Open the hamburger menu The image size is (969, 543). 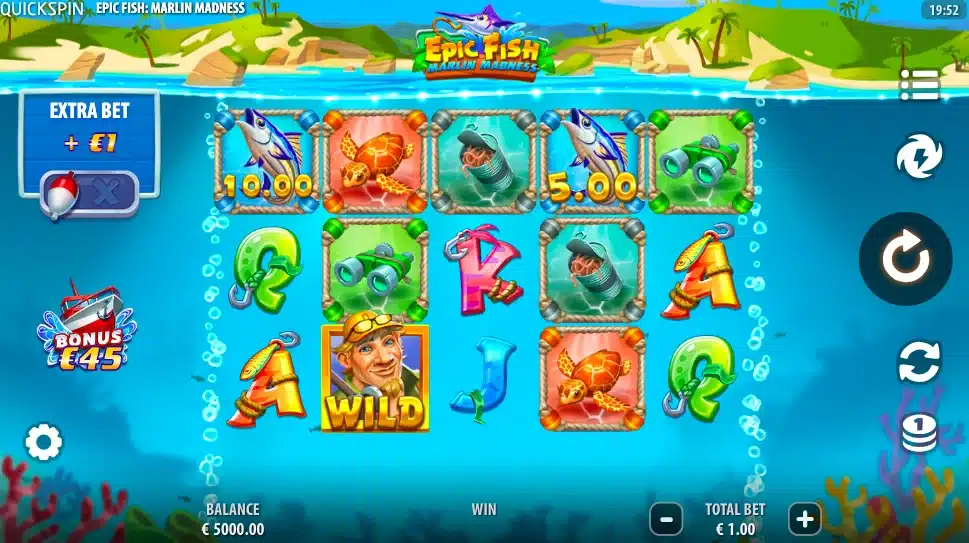coord(919,85)
